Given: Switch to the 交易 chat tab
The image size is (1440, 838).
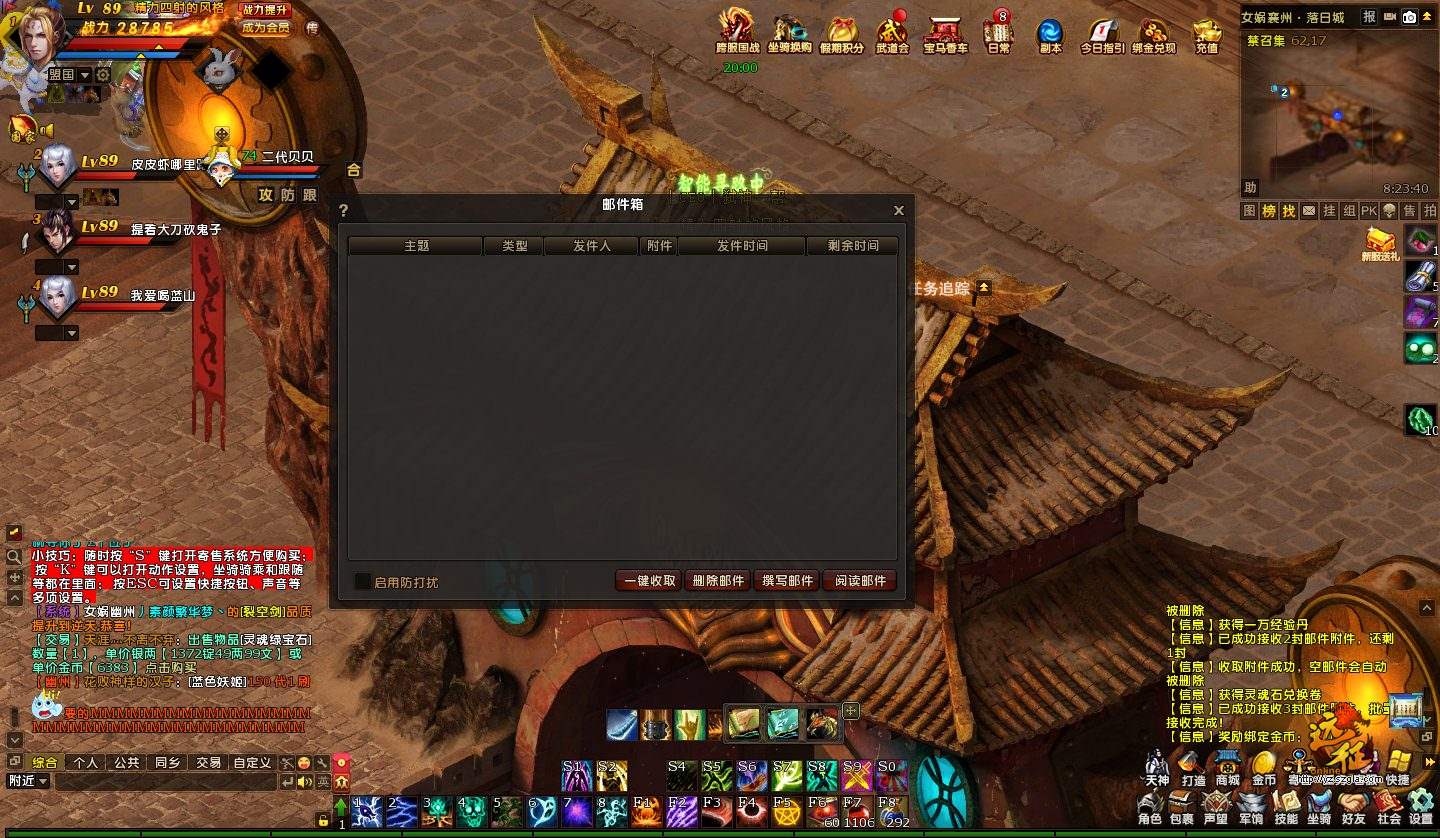Looking at the screenshot, I should [208, 762].
